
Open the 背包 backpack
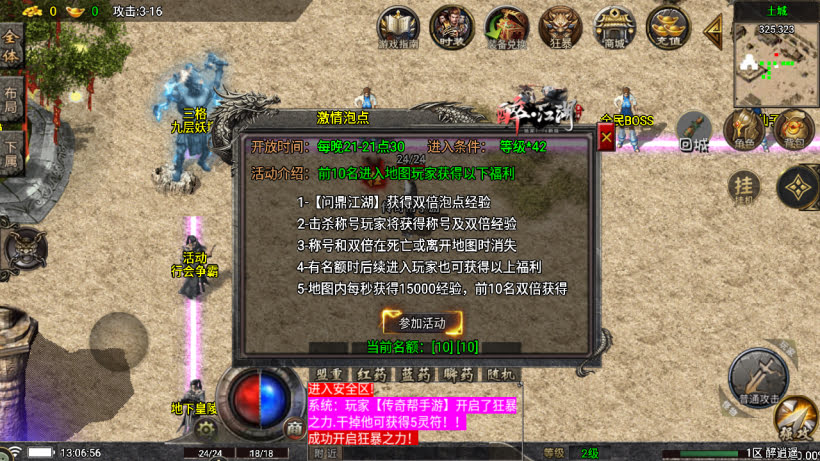pos(794,129)
